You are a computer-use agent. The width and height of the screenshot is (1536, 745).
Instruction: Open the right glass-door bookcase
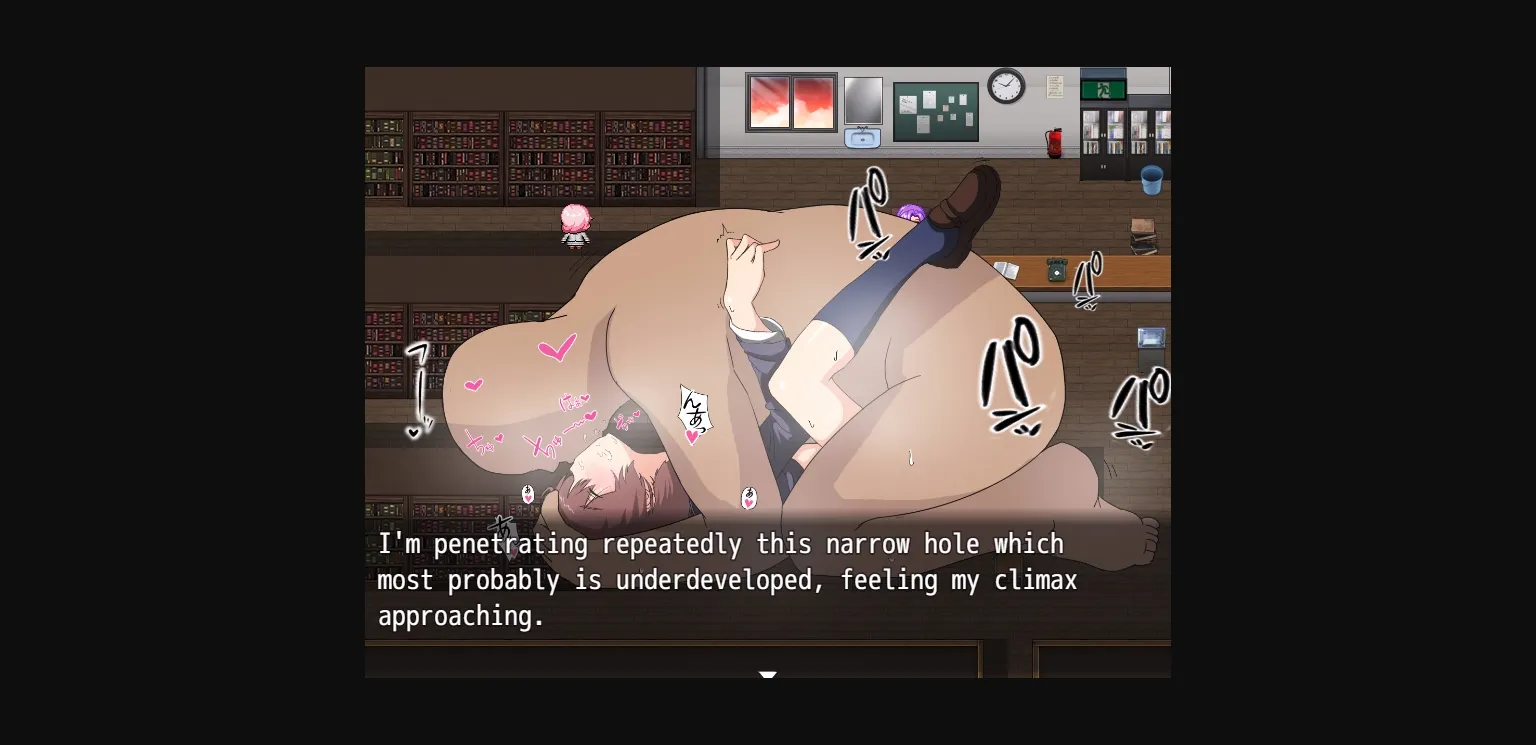tap(1150, 133)
